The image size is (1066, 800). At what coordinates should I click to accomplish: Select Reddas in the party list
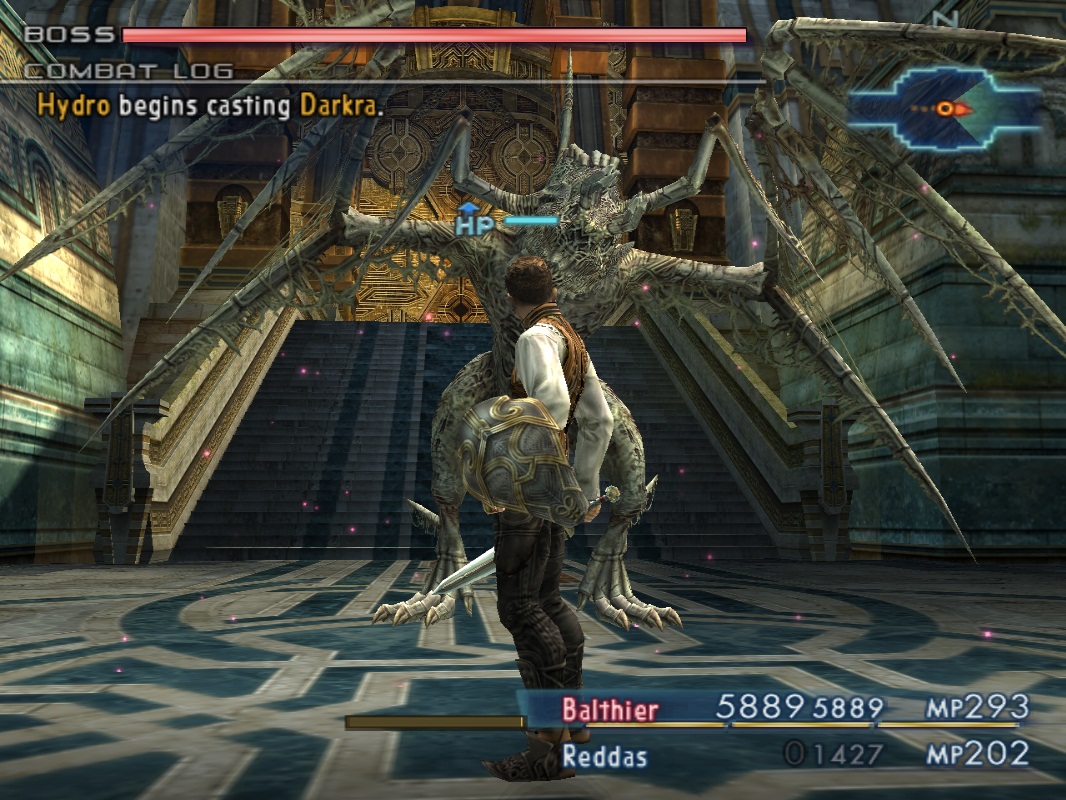click(604, 755)
